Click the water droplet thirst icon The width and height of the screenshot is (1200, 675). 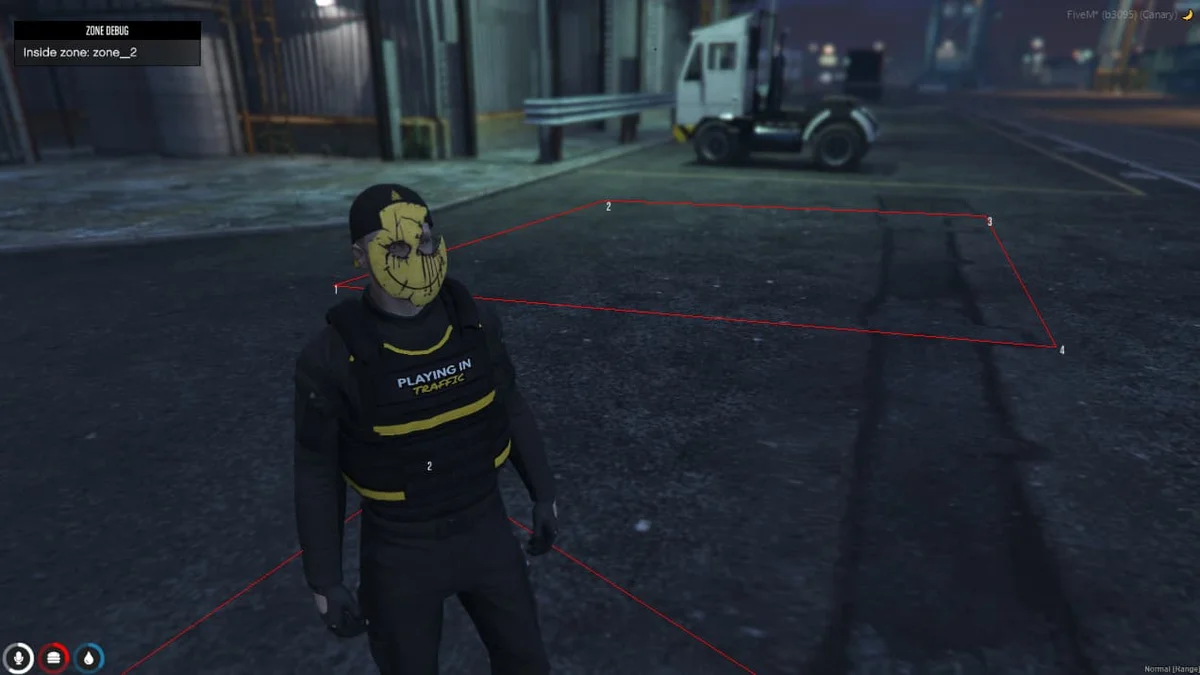click(89, 657)
